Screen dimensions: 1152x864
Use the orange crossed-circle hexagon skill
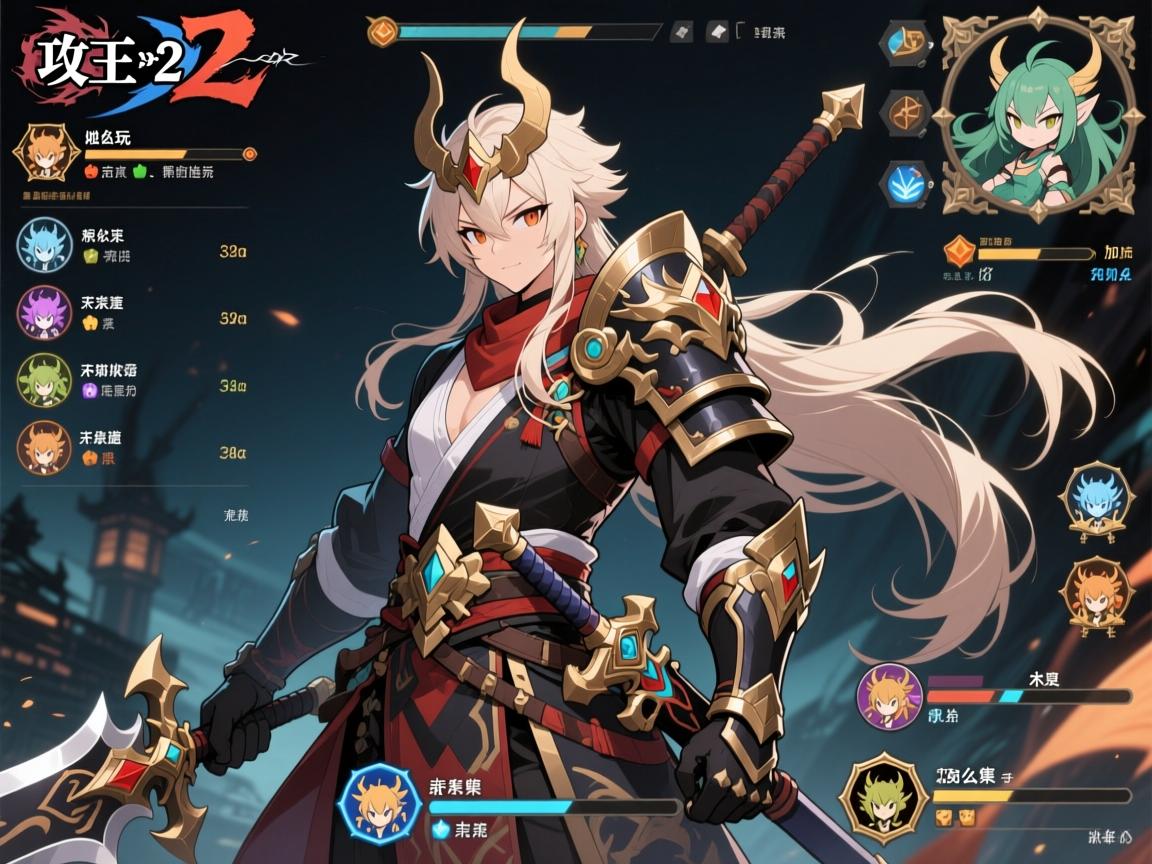click(x=905, y=112)
